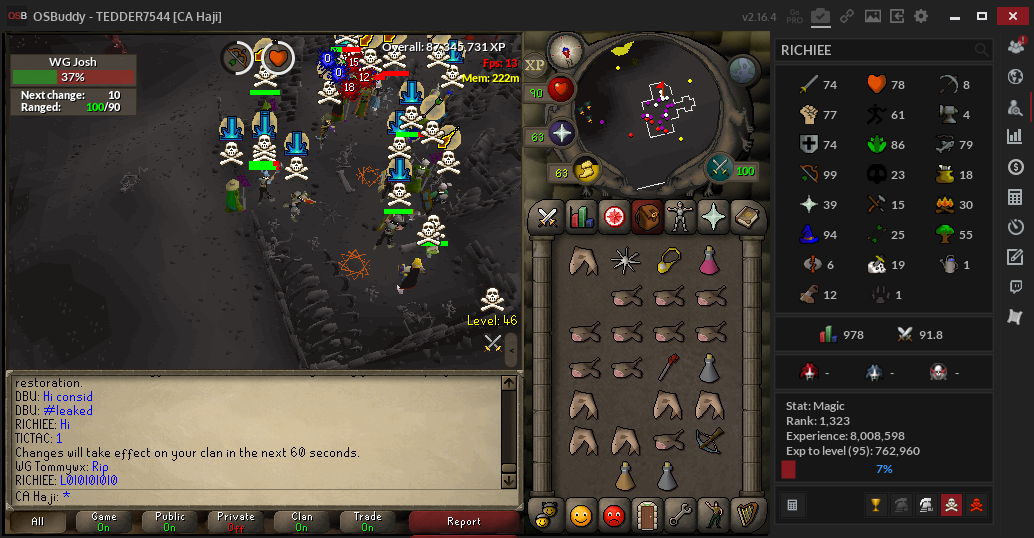The height and width of the screenshot is (538, 1034).
Task: Switch to the Skills tab
Action: click(x=581, y=216)
